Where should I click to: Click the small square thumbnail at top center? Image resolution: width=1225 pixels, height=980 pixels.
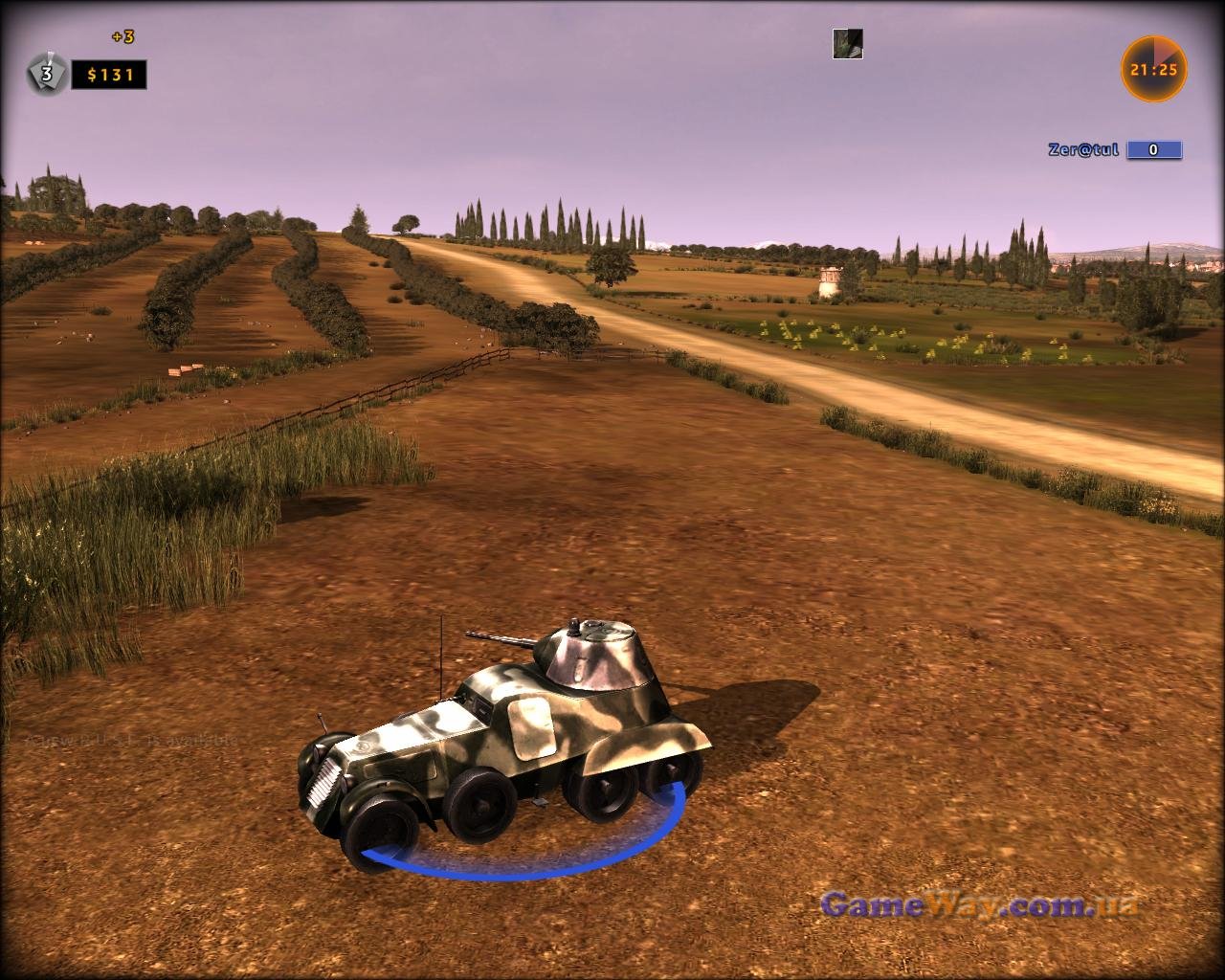(847, 44)
